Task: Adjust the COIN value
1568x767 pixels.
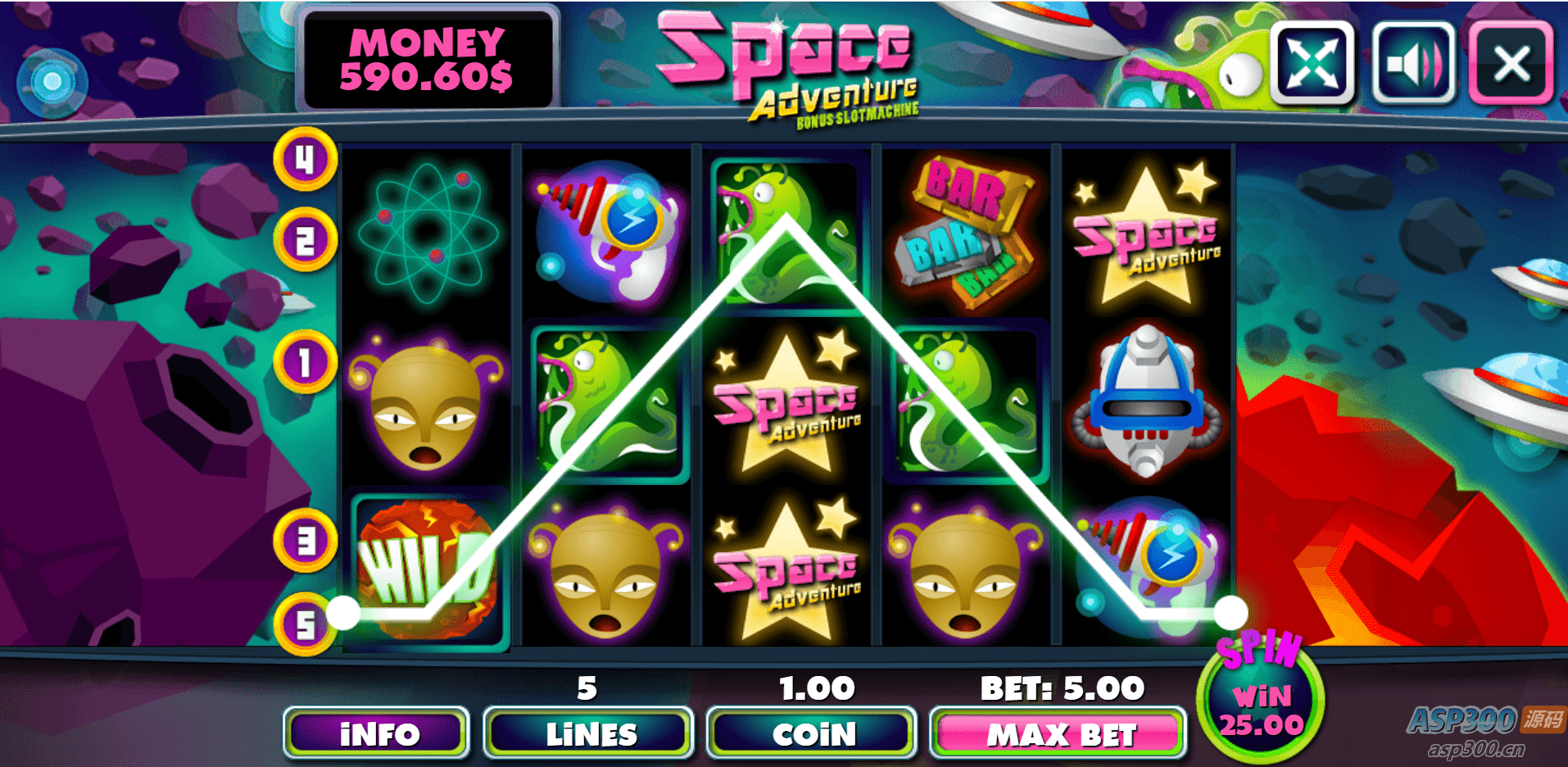Action: pyautogui.click(x=812, y=733)
